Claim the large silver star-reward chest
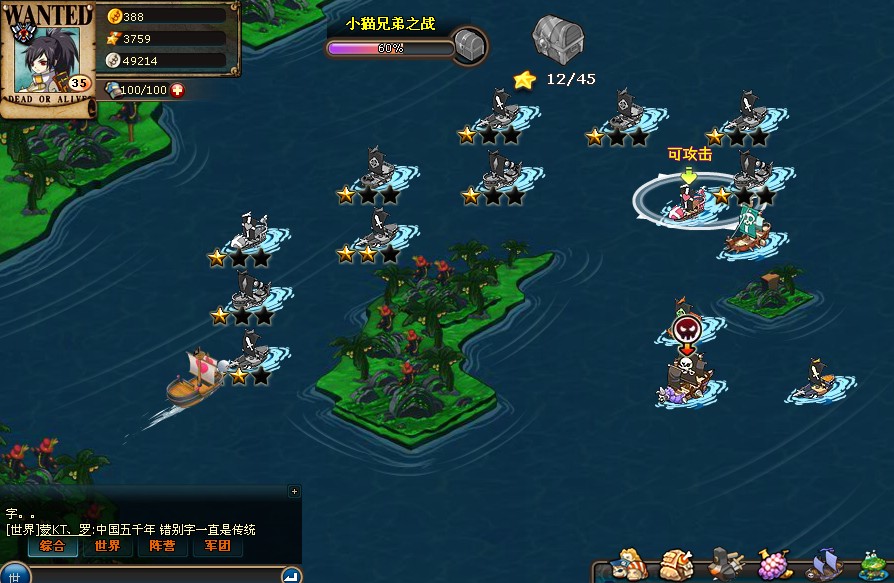This screenshot has height=583, width=894. pos(557,39)
